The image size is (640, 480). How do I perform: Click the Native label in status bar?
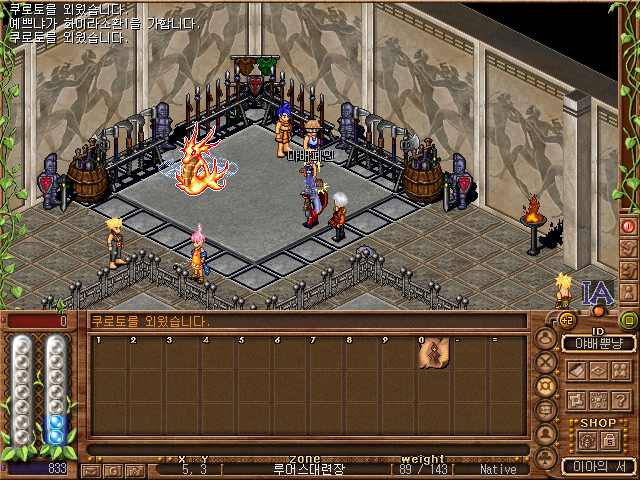(x=498, y=469)
